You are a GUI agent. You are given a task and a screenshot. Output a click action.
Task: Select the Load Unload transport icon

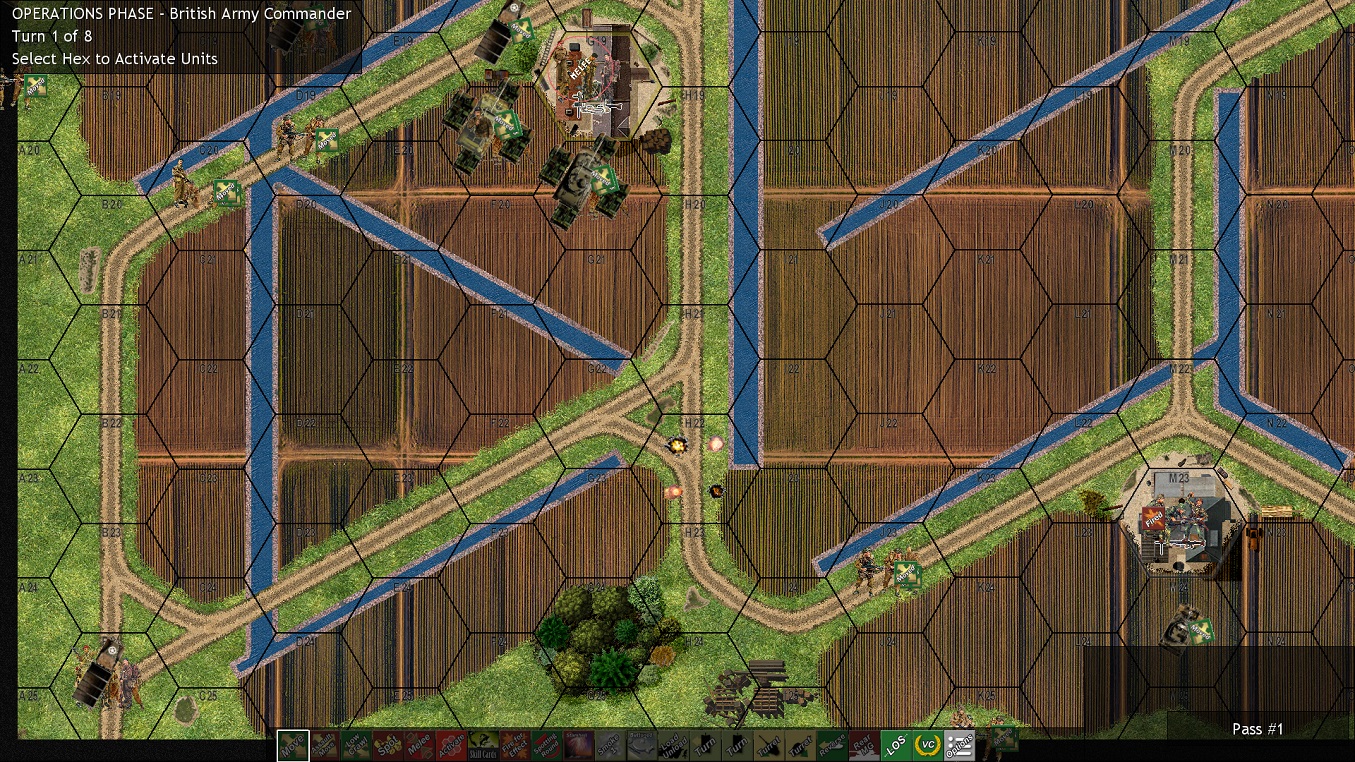point(673,745)
